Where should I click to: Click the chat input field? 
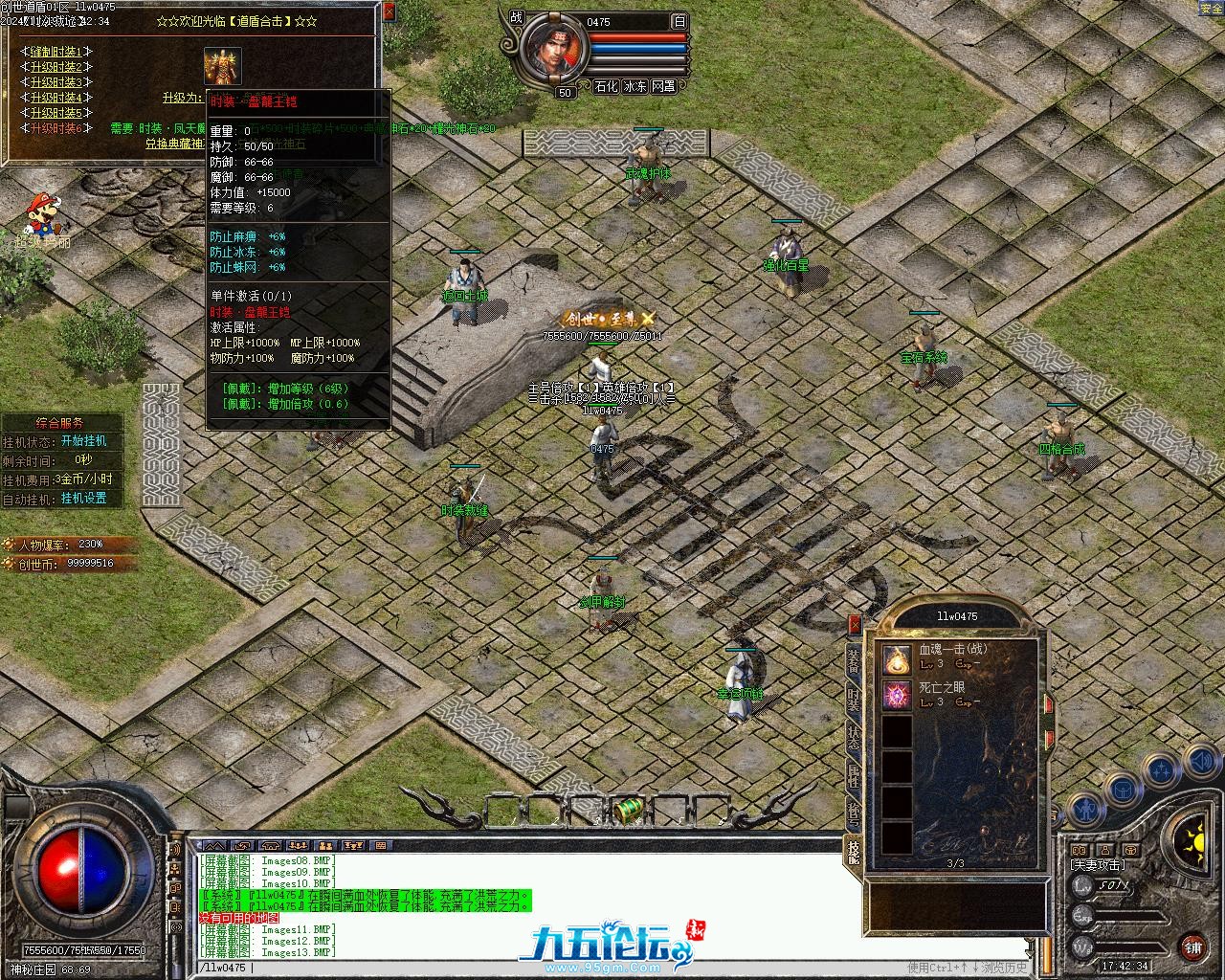574,968
